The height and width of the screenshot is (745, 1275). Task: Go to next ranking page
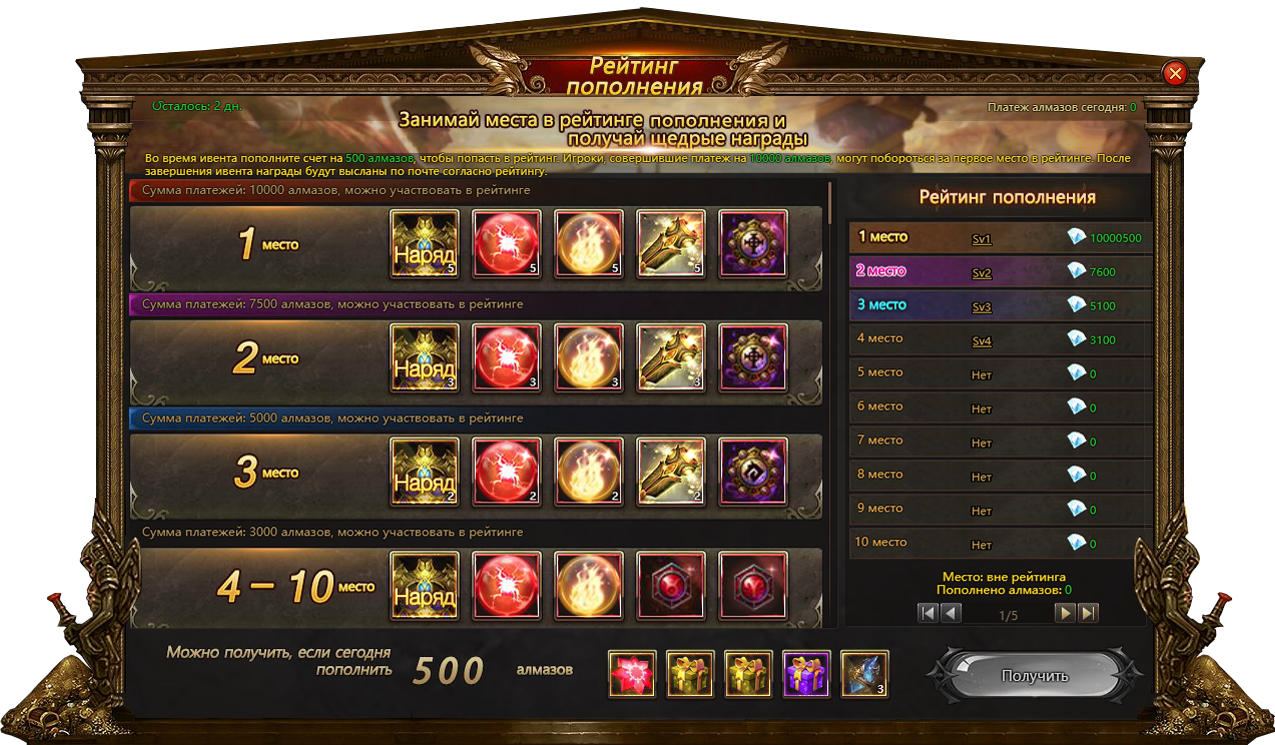click(x=1066, y=613)
